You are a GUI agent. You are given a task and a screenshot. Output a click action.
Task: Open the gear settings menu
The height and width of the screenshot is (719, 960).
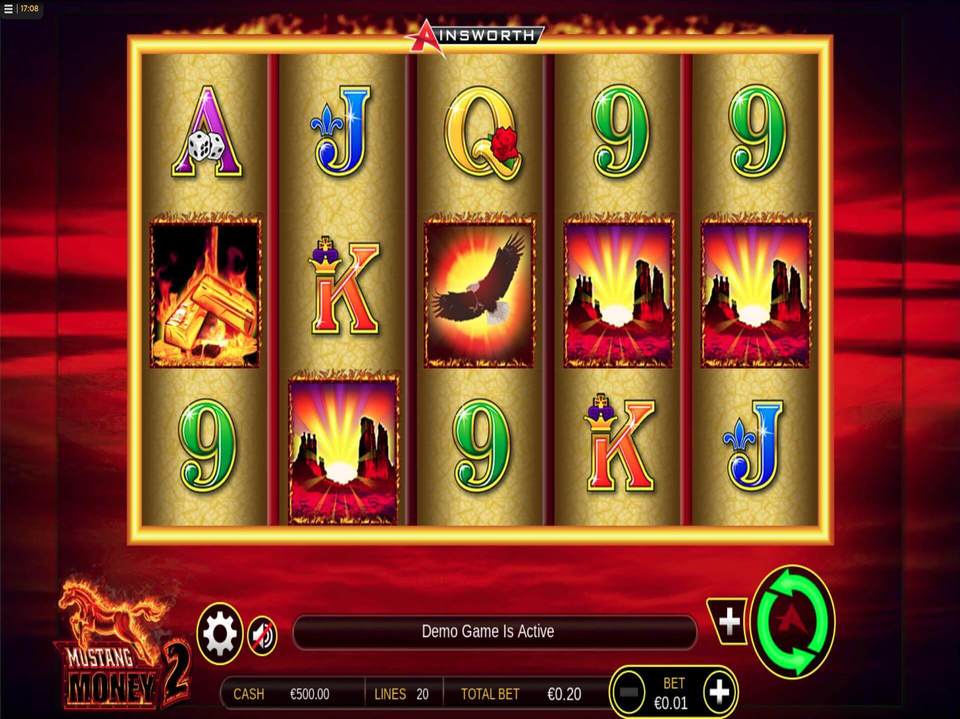(x=220, y=634)
